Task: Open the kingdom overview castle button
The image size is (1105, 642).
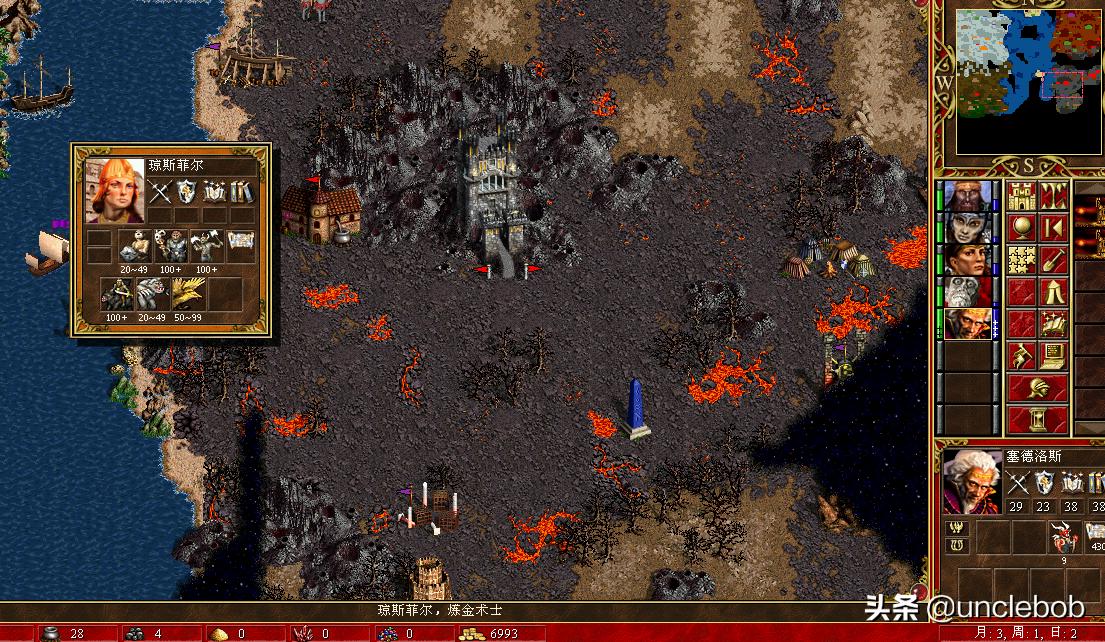Action: tap(1022, 195)
